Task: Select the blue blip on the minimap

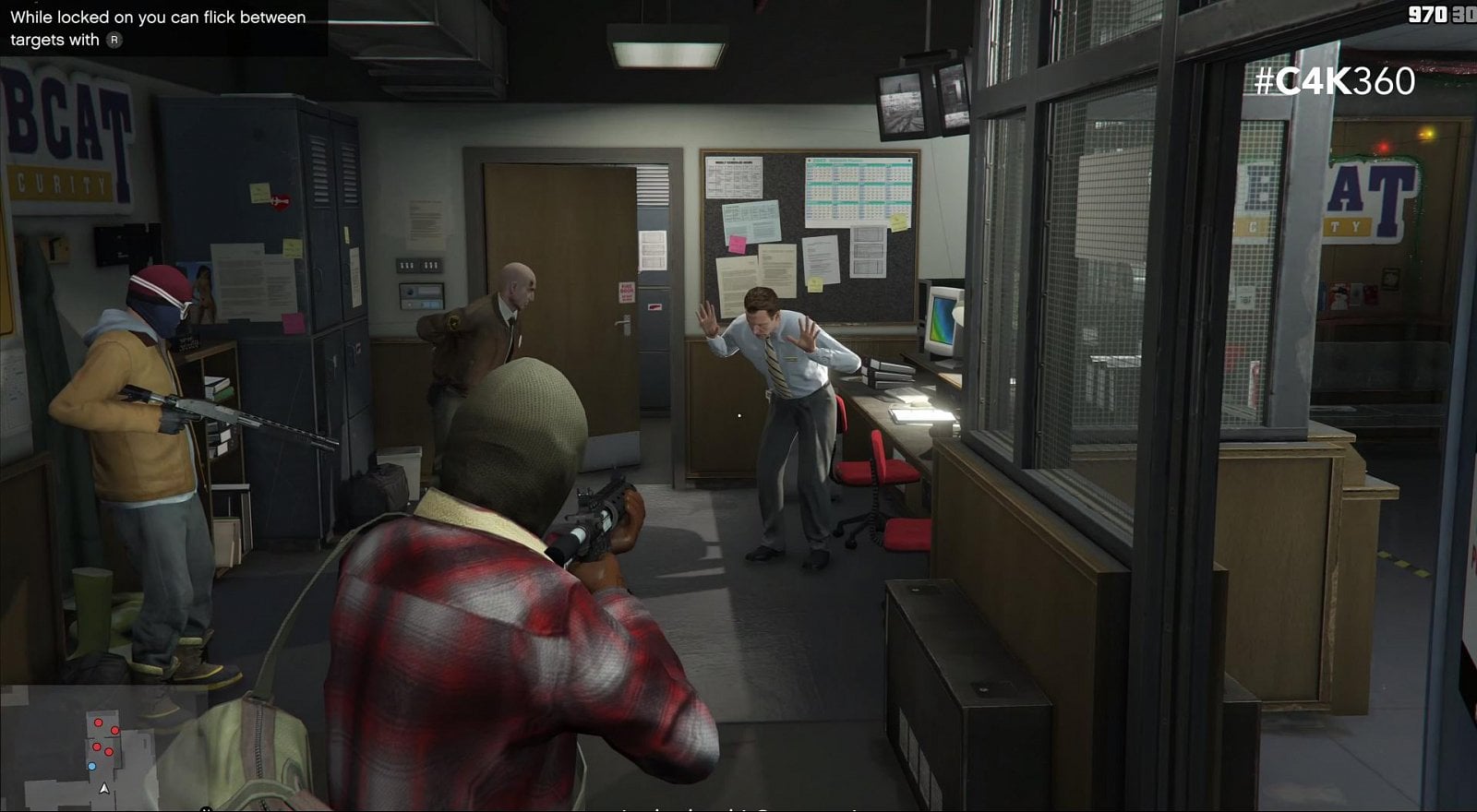Action: (91, 767)
